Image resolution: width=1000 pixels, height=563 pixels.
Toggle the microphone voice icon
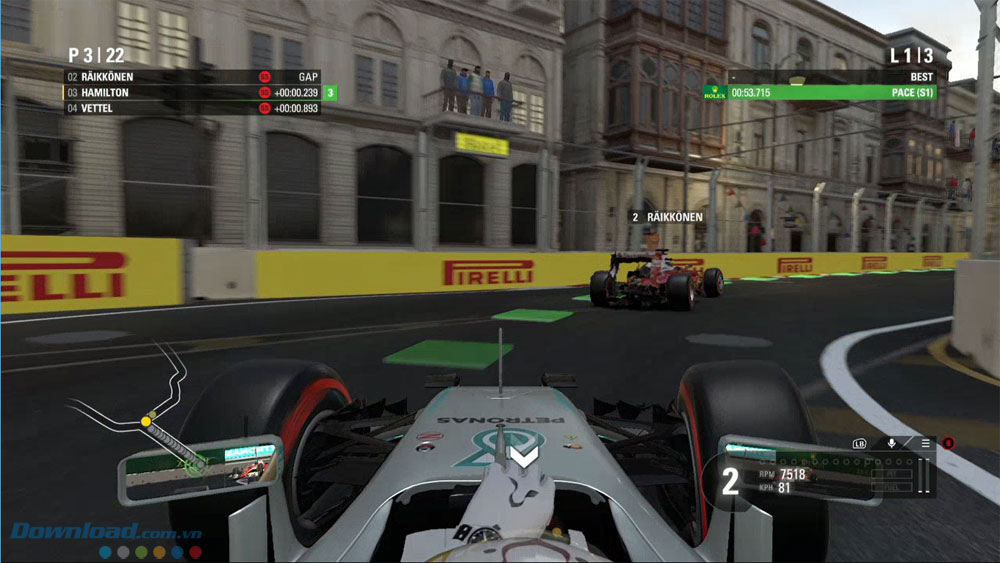pos(891,442)
